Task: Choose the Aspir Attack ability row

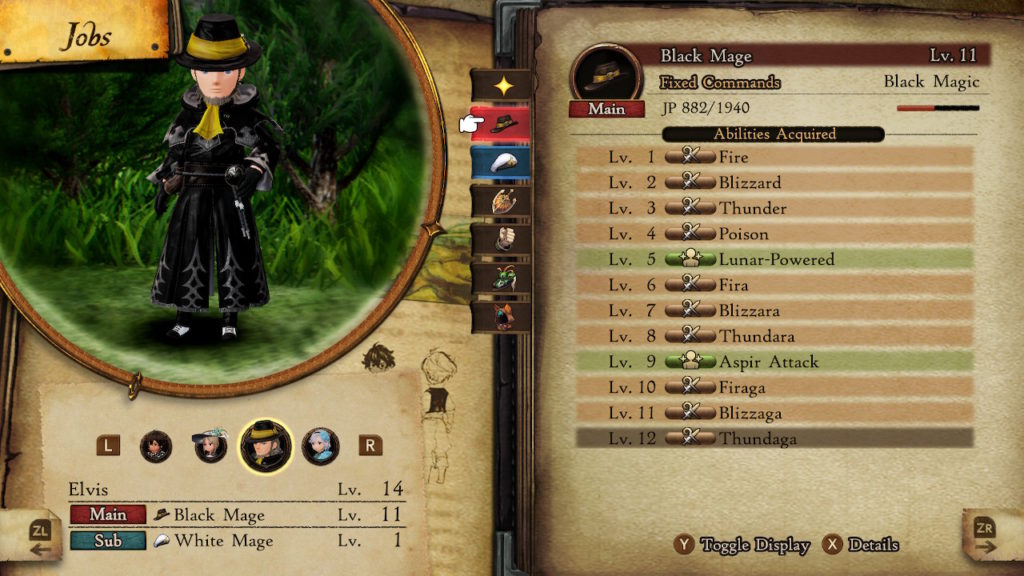Action: [774, 361]
